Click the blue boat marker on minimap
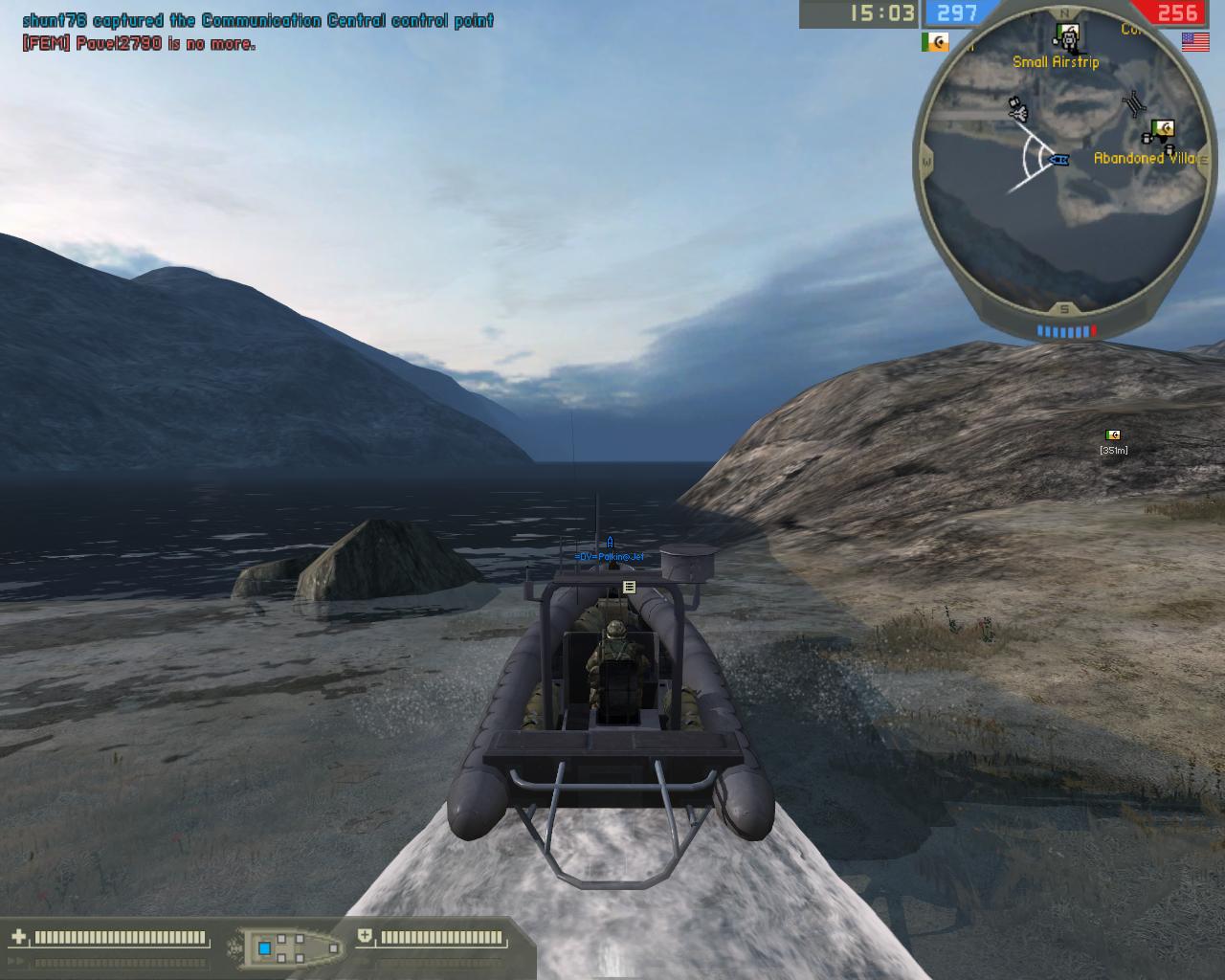Viewport: 1225px width, 980px height. (1058, 159)
